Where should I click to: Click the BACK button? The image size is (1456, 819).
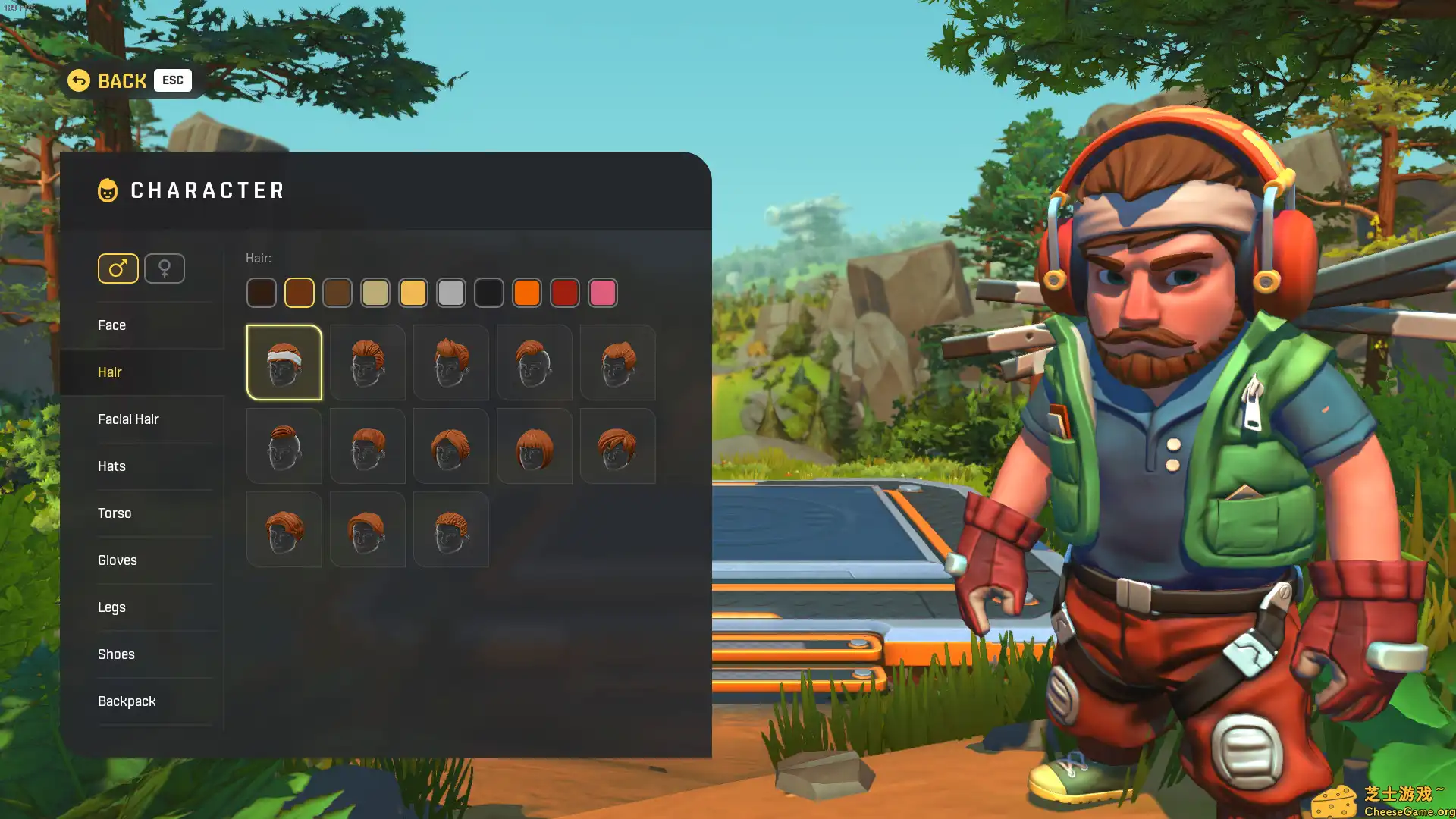coord(122,80)
